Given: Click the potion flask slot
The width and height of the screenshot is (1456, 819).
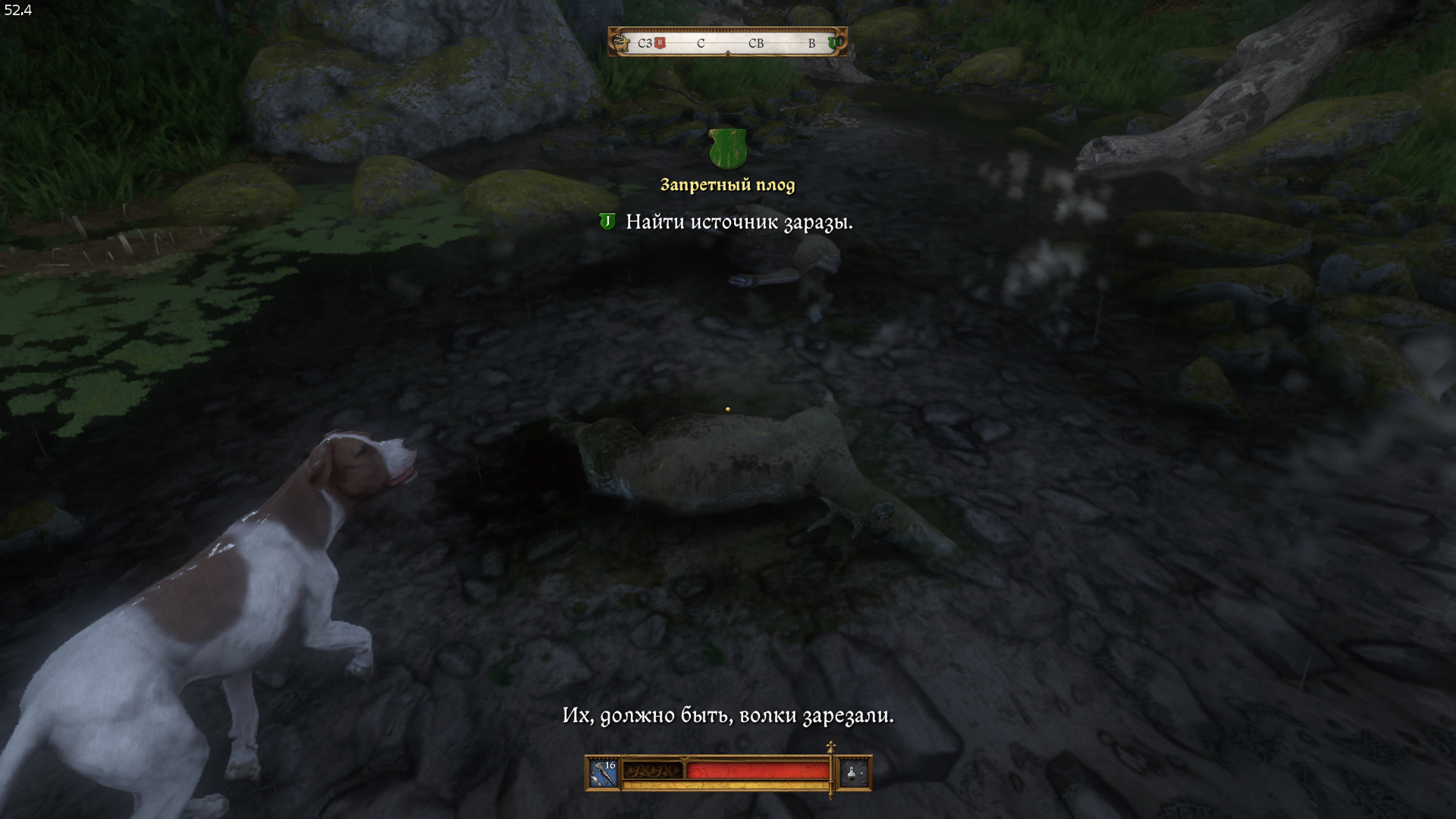Looking at the screenshot, I should [x=854, y=773].
